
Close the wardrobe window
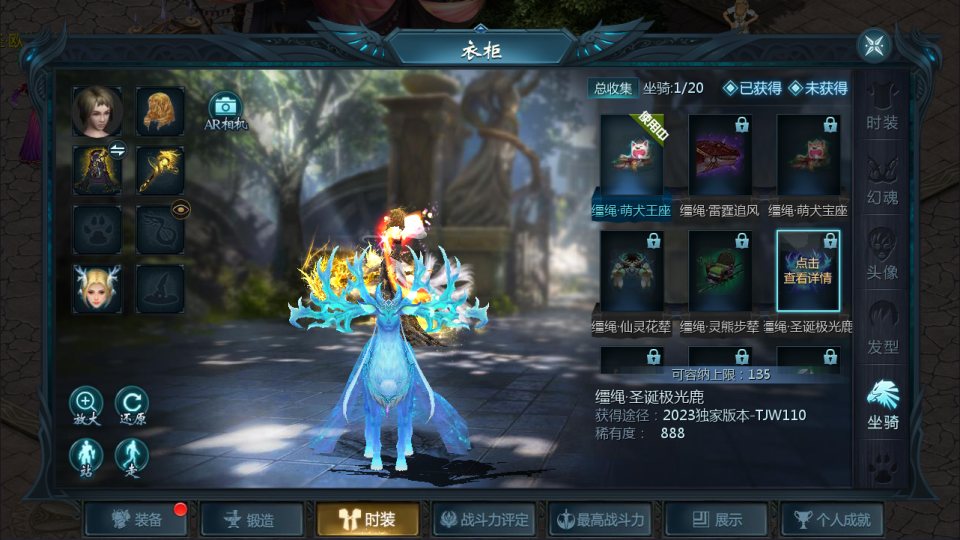874,45
